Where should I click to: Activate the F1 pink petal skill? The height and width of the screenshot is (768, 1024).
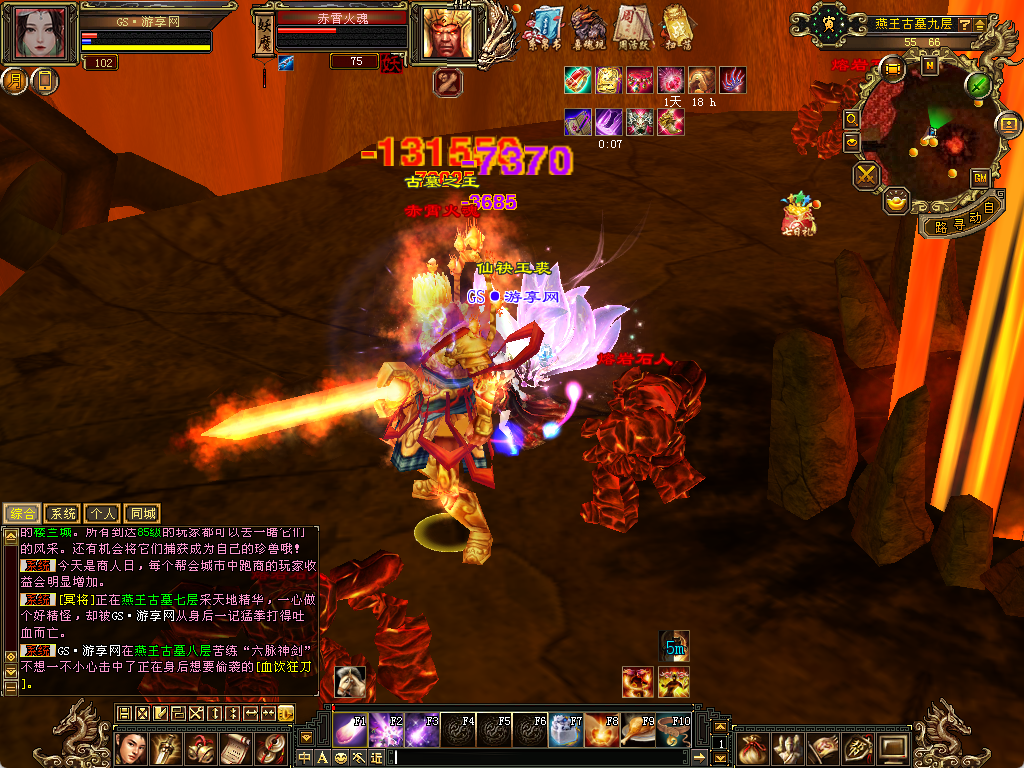tap(350, 729)
